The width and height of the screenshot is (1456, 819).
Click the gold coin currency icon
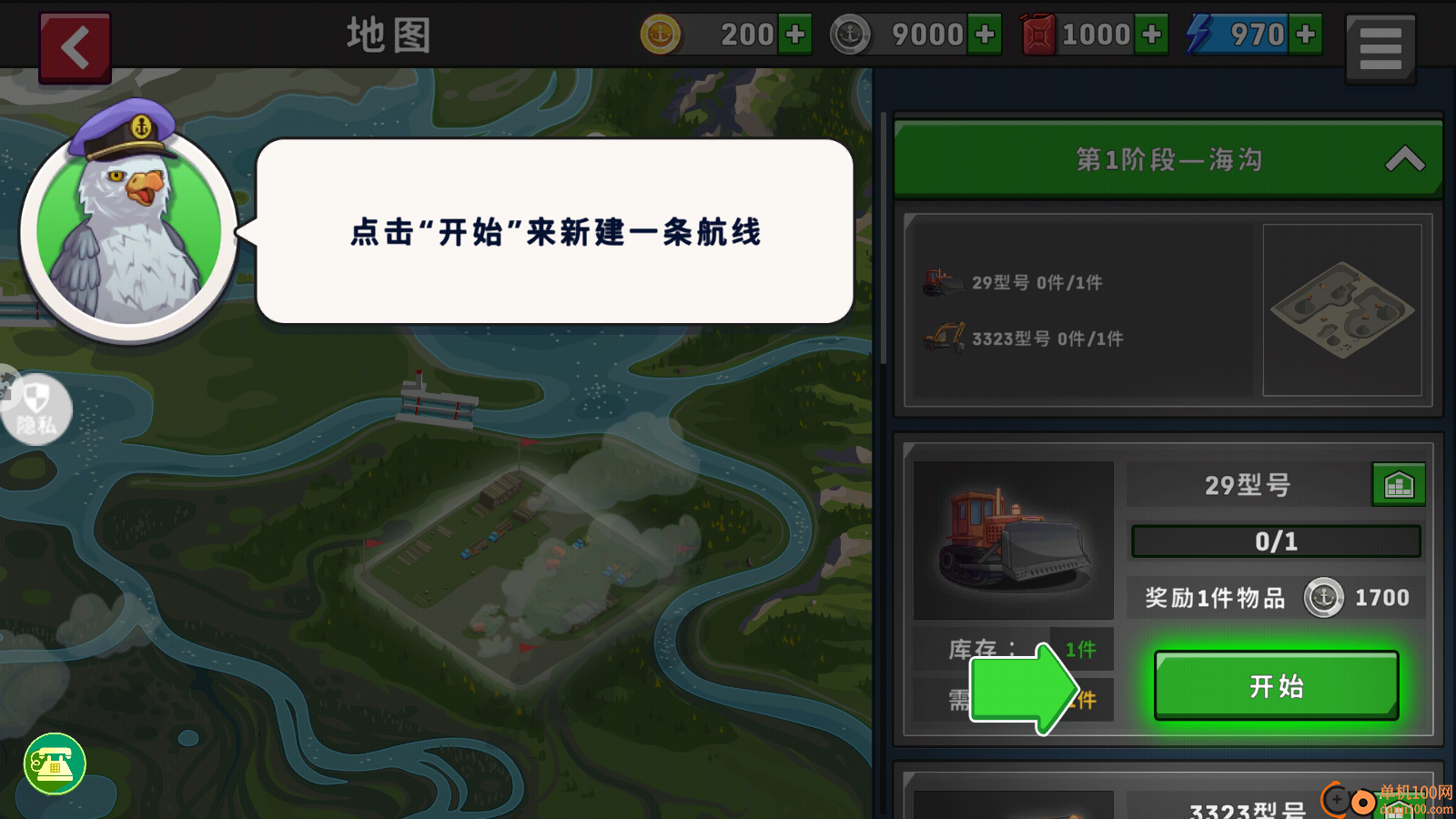click(x=662, y=34)
